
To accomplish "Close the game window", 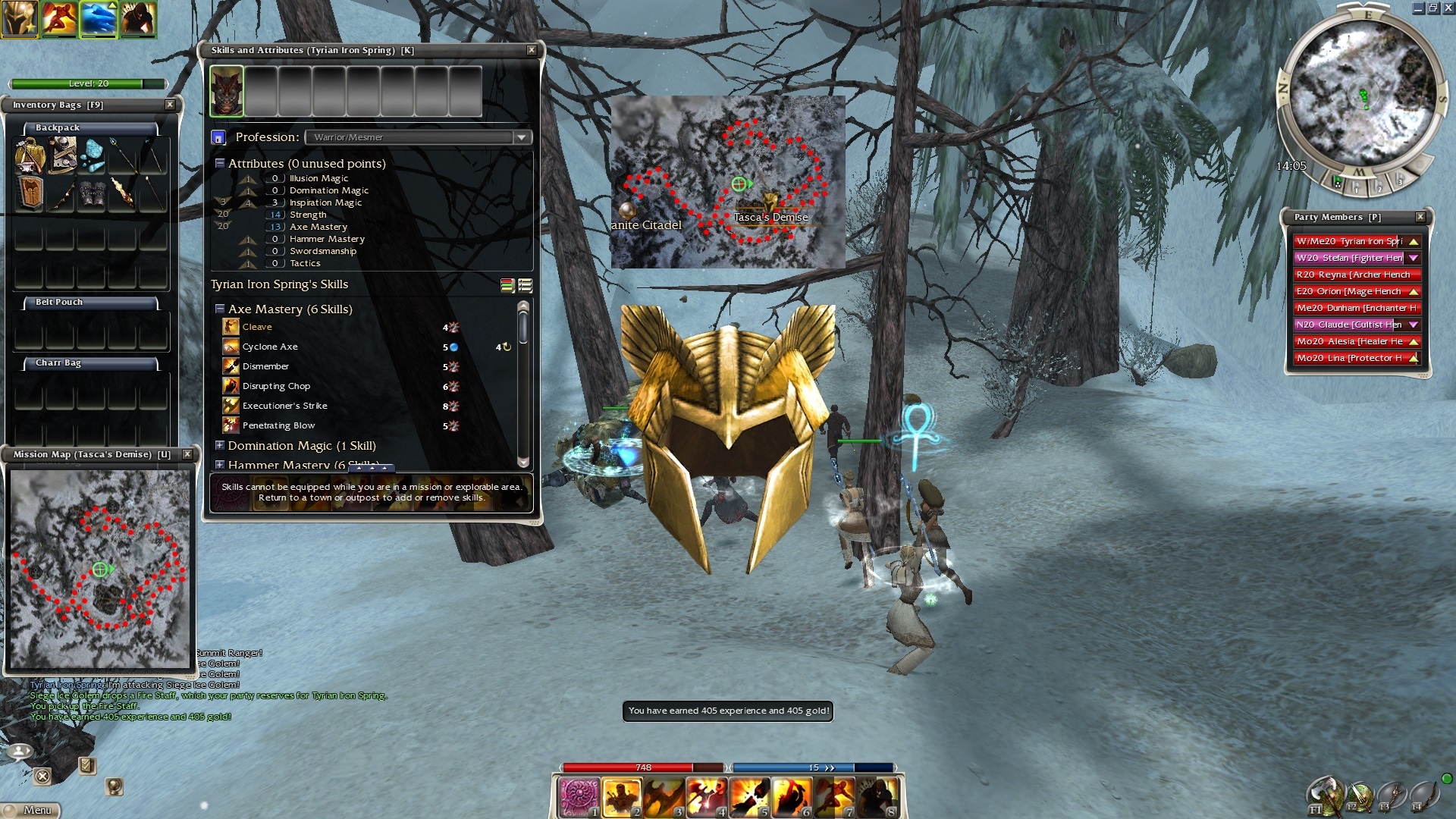I will [1448, 8].
